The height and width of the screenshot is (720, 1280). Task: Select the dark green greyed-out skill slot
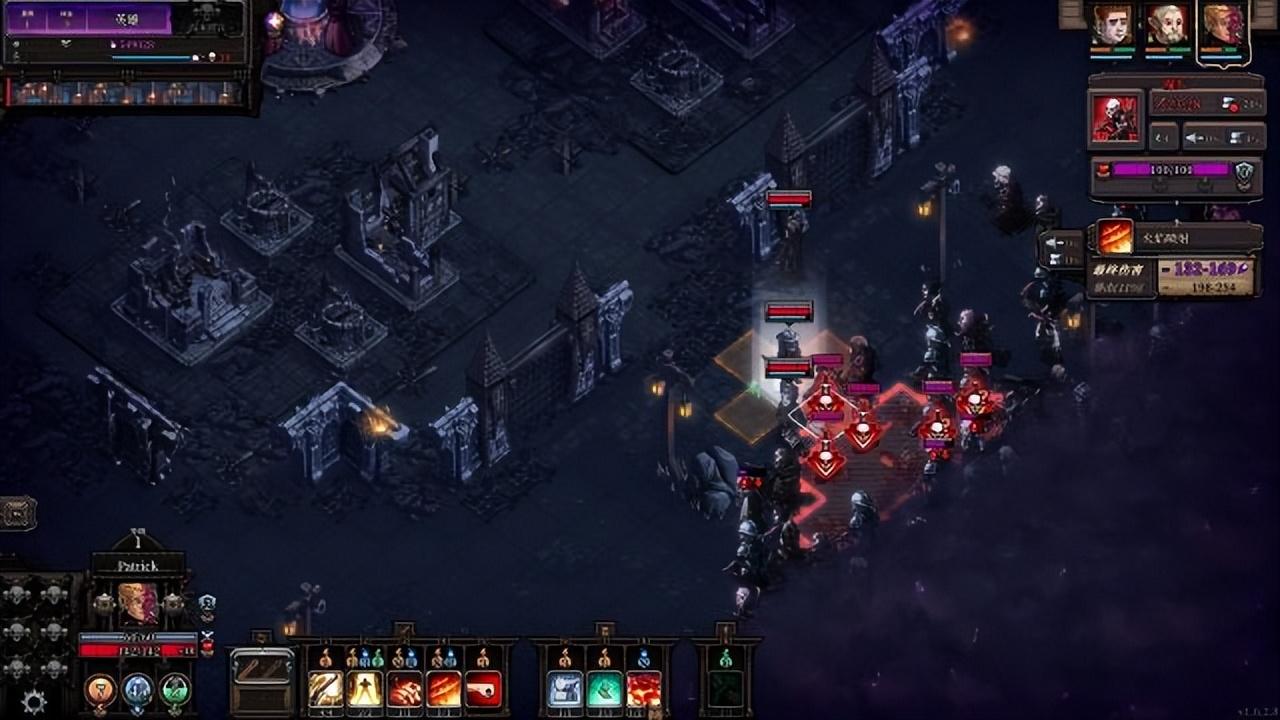click(x=726, y=689)
